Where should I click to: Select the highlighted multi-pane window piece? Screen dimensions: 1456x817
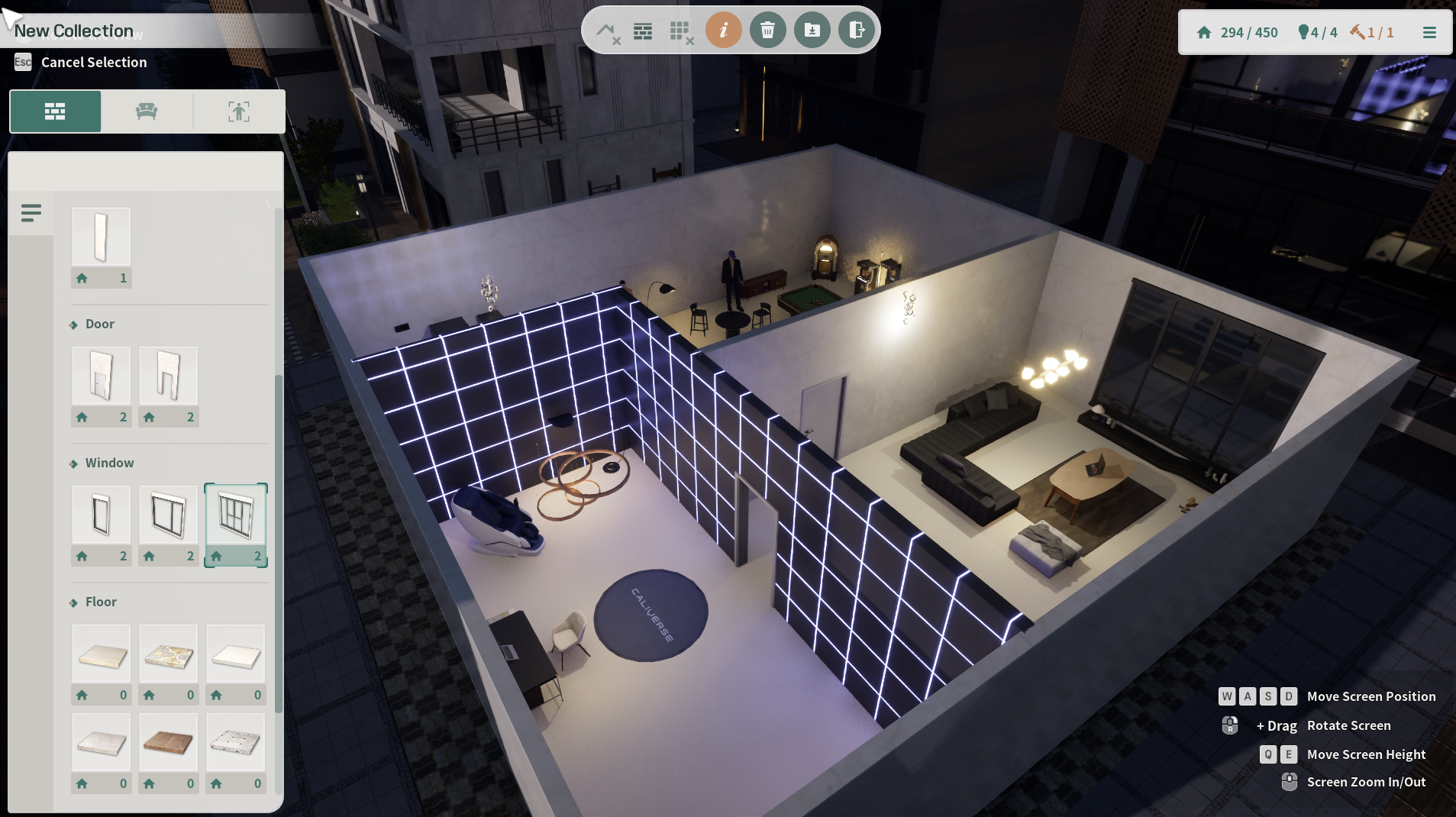coord(236,515)
